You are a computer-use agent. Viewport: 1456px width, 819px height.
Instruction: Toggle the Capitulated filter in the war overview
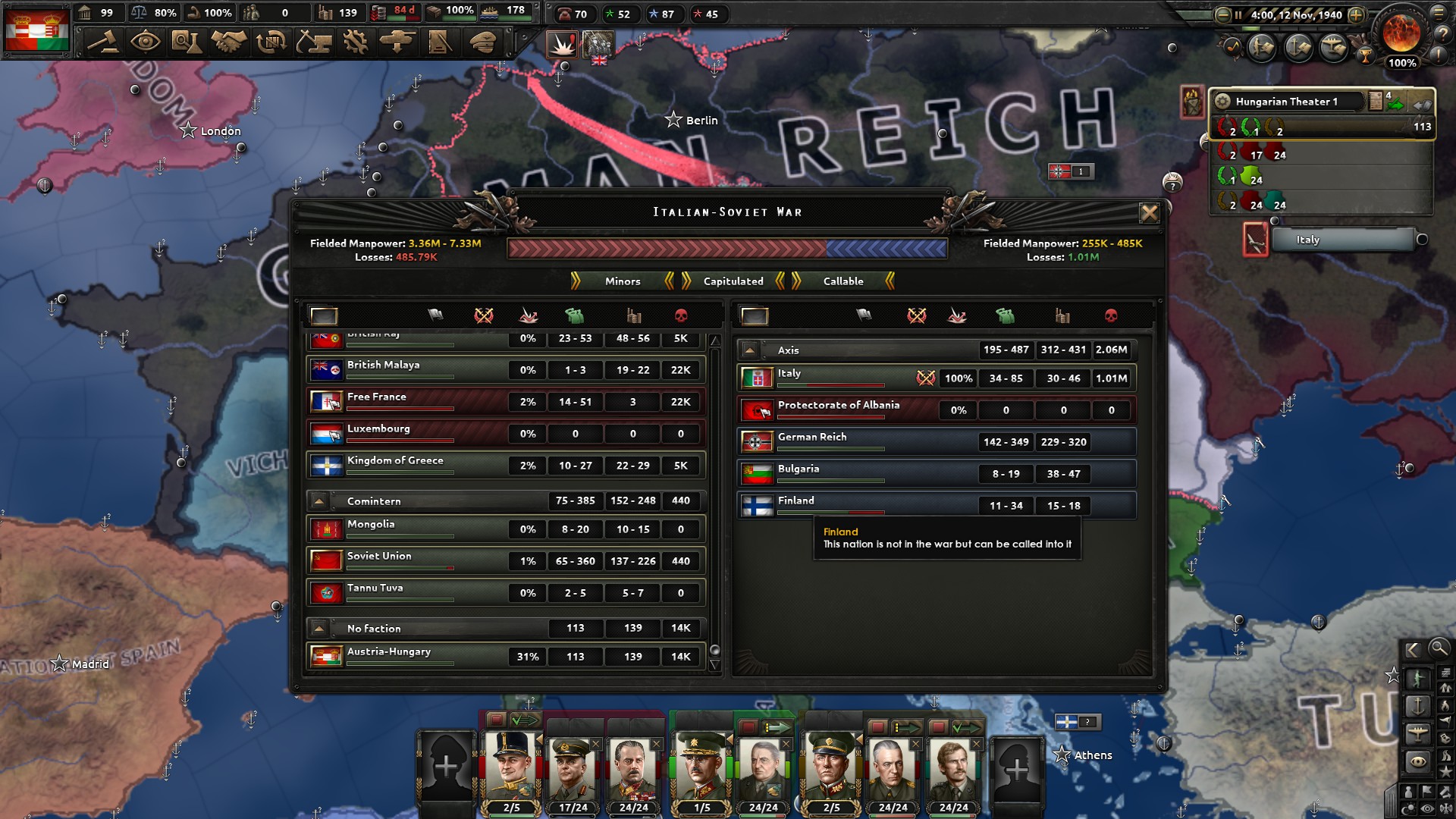pyautogui.click(x=732, y=281)
